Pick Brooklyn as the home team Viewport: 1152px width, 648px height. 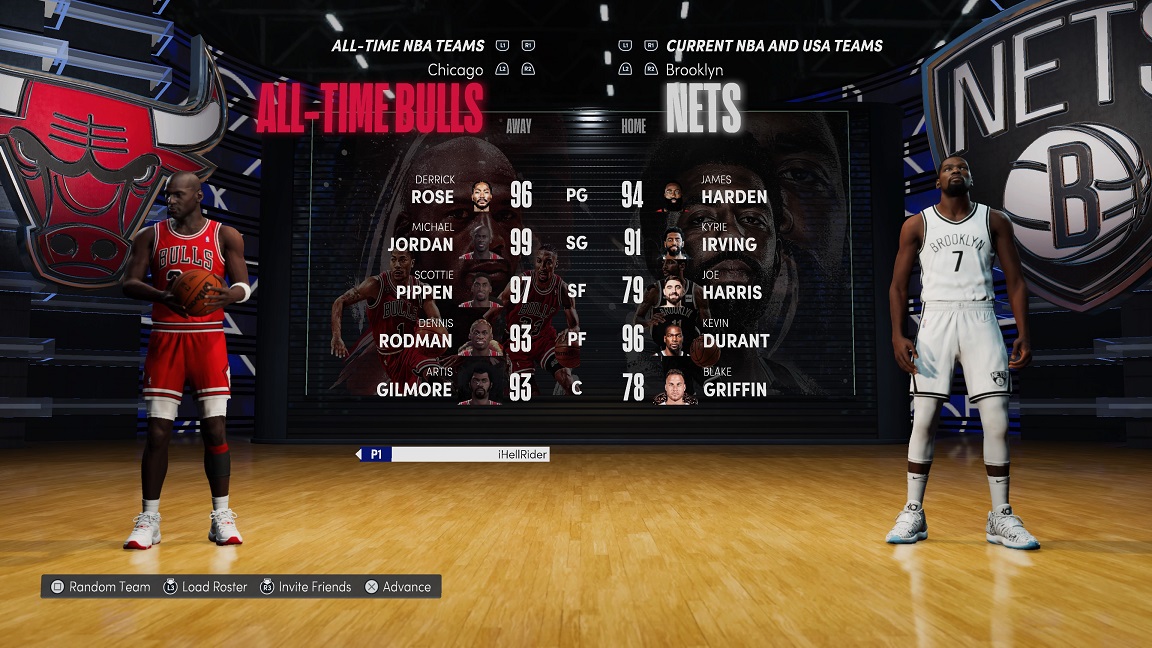[x=694, y=70]
